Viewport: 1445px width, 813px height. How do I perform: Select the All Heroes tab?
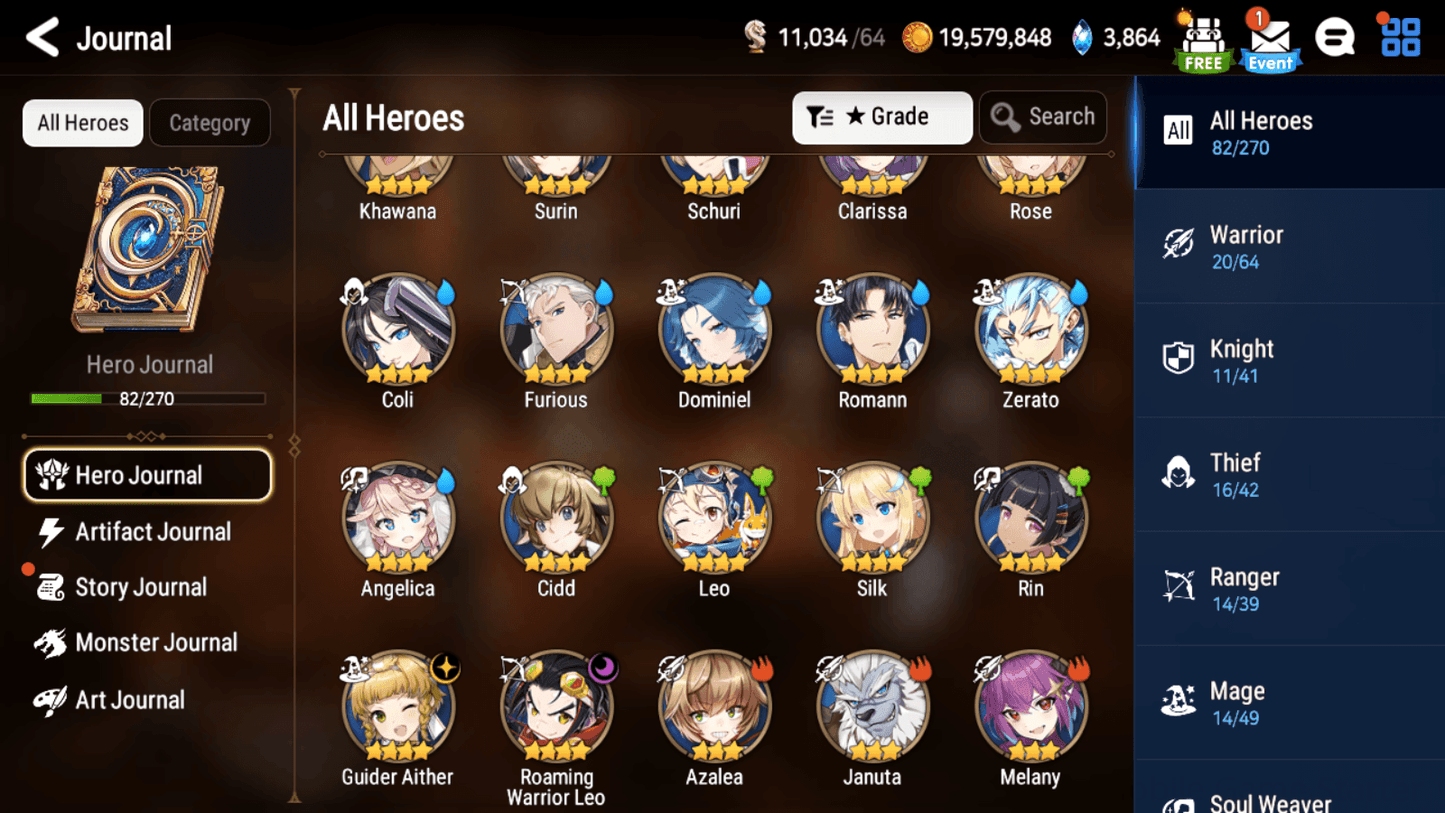click(x=82, y=123)
